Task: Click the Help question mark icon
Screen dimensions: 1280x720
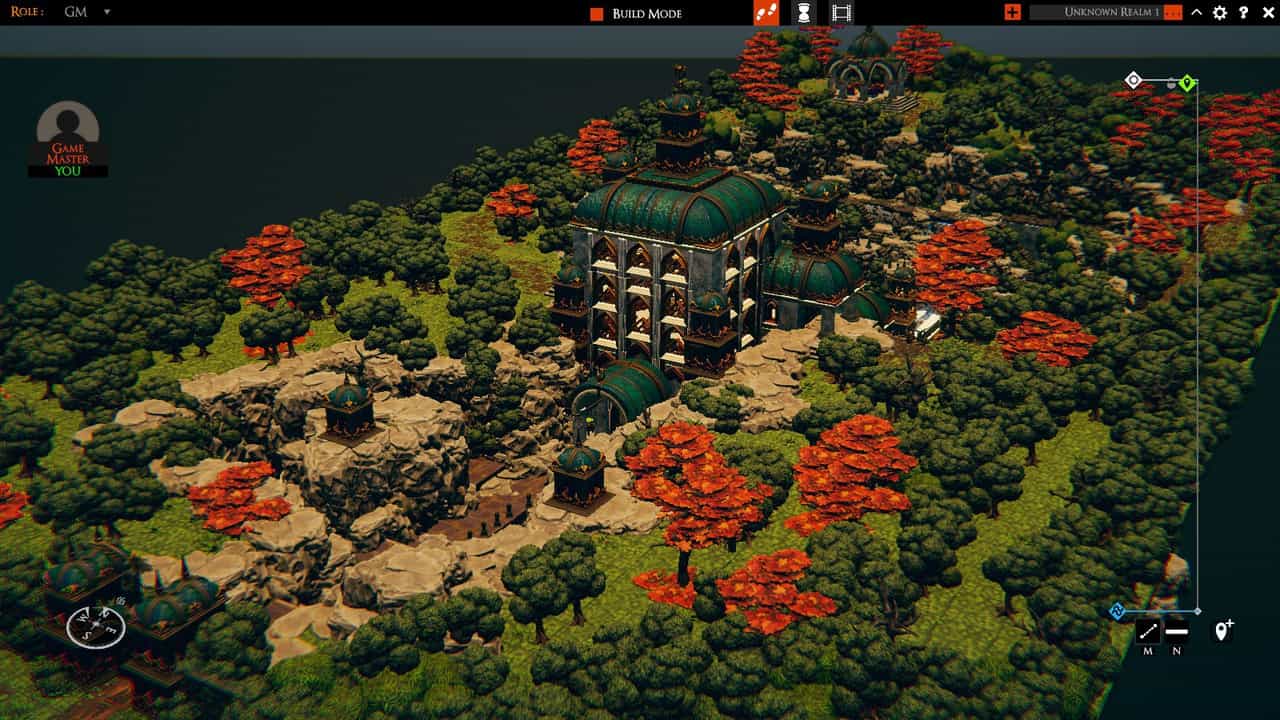Action: 1242,13
